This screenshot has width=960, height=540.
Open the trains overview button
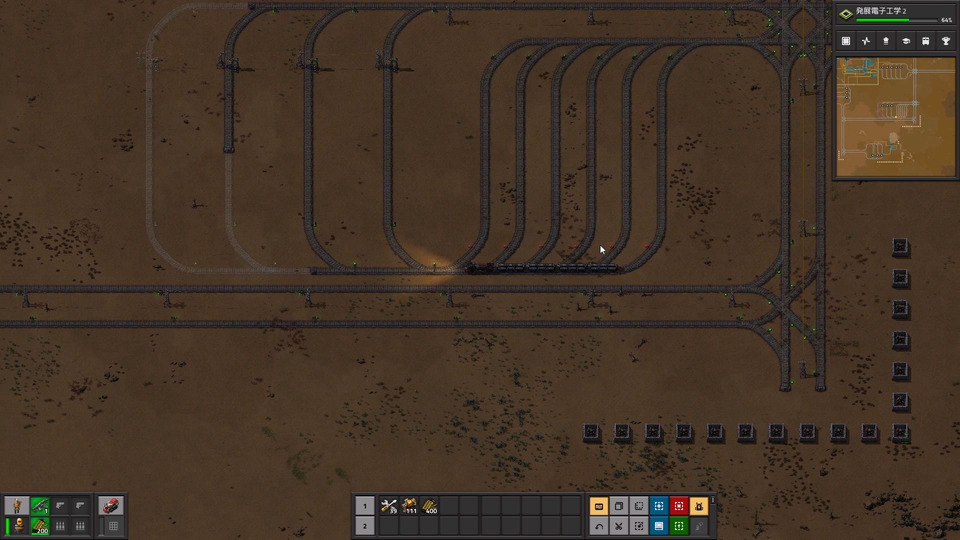click(926, 41)
